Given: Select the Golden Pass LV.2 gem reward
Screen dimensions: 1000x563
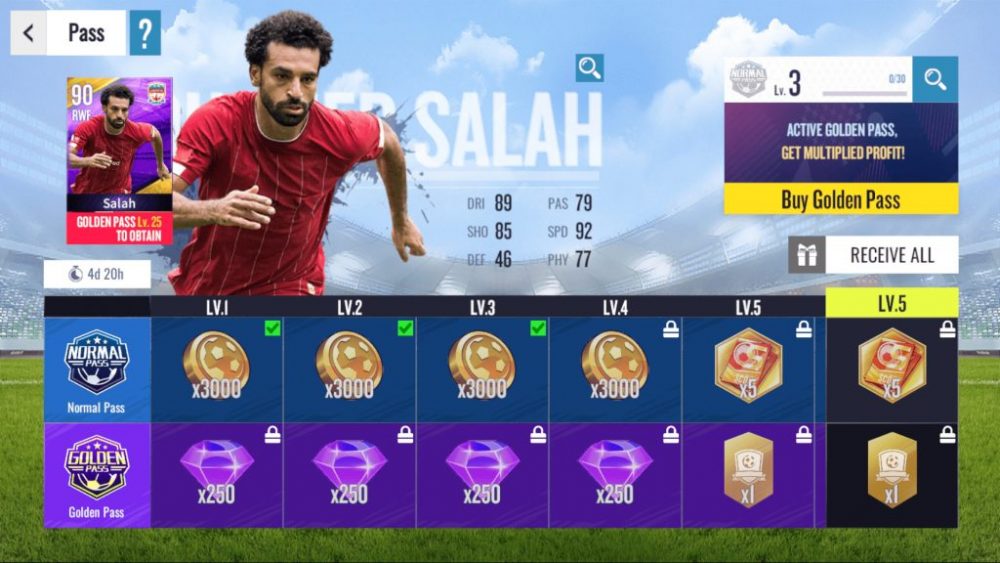Looking at the screenshot, I should click(349, 474).
